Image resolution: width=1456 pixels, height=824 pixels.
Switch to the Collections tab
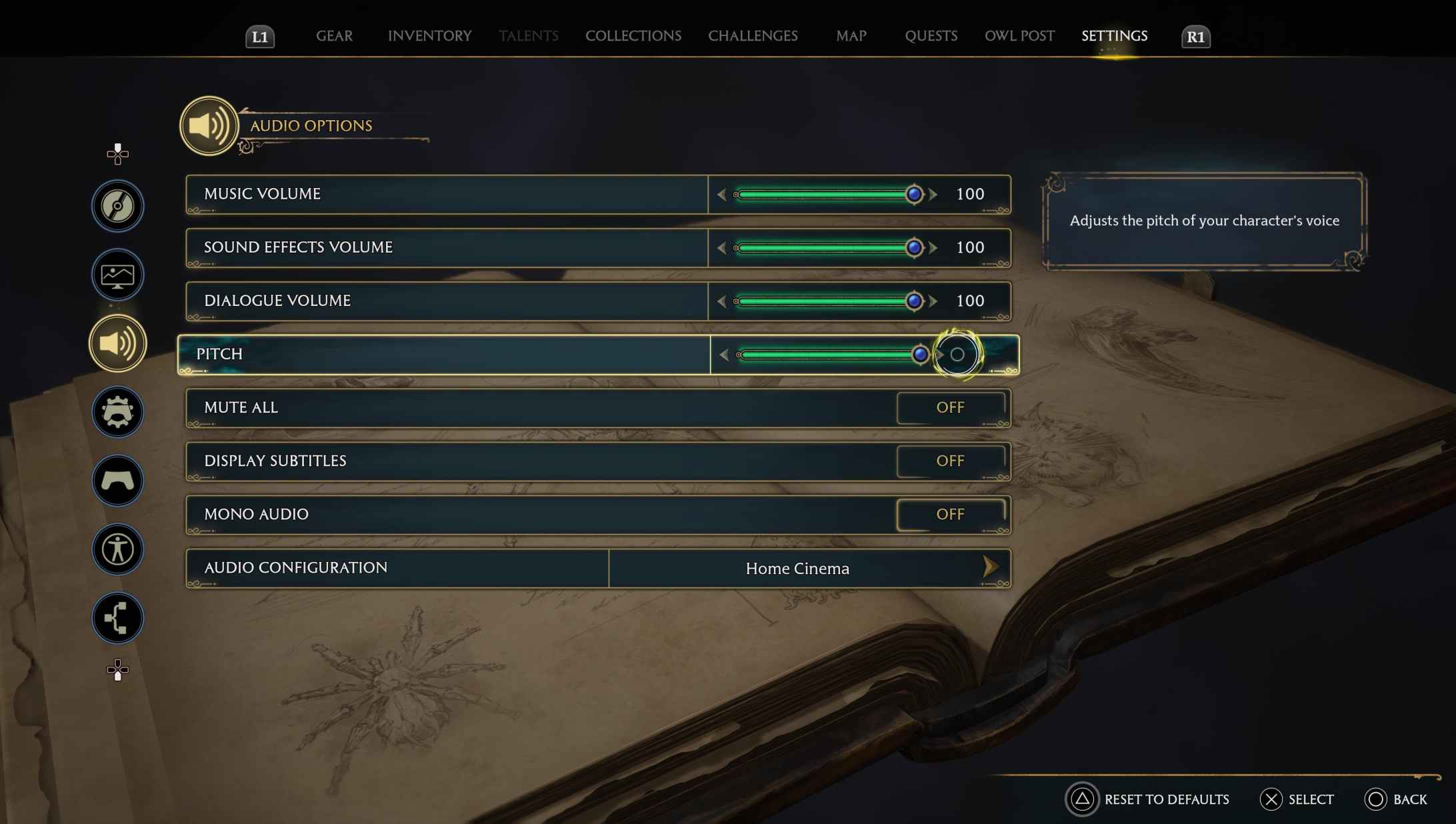click(633, 36)
